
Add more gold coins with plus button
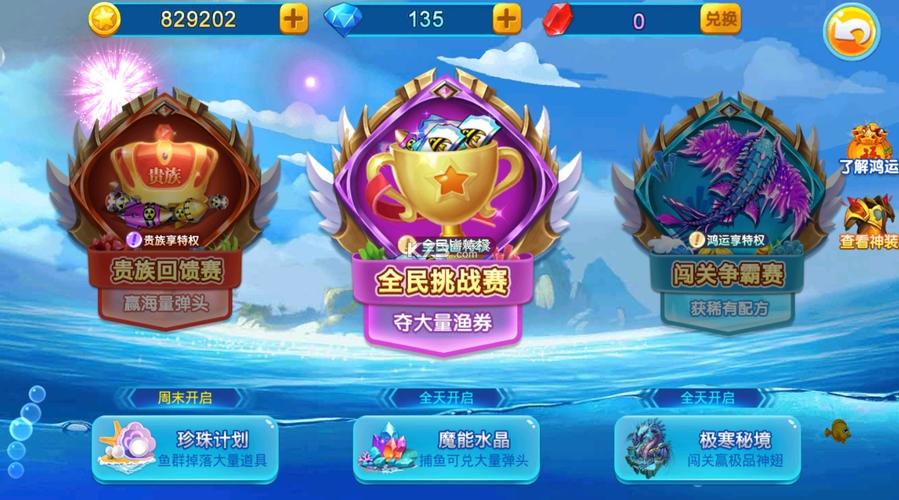pos(294,19)
